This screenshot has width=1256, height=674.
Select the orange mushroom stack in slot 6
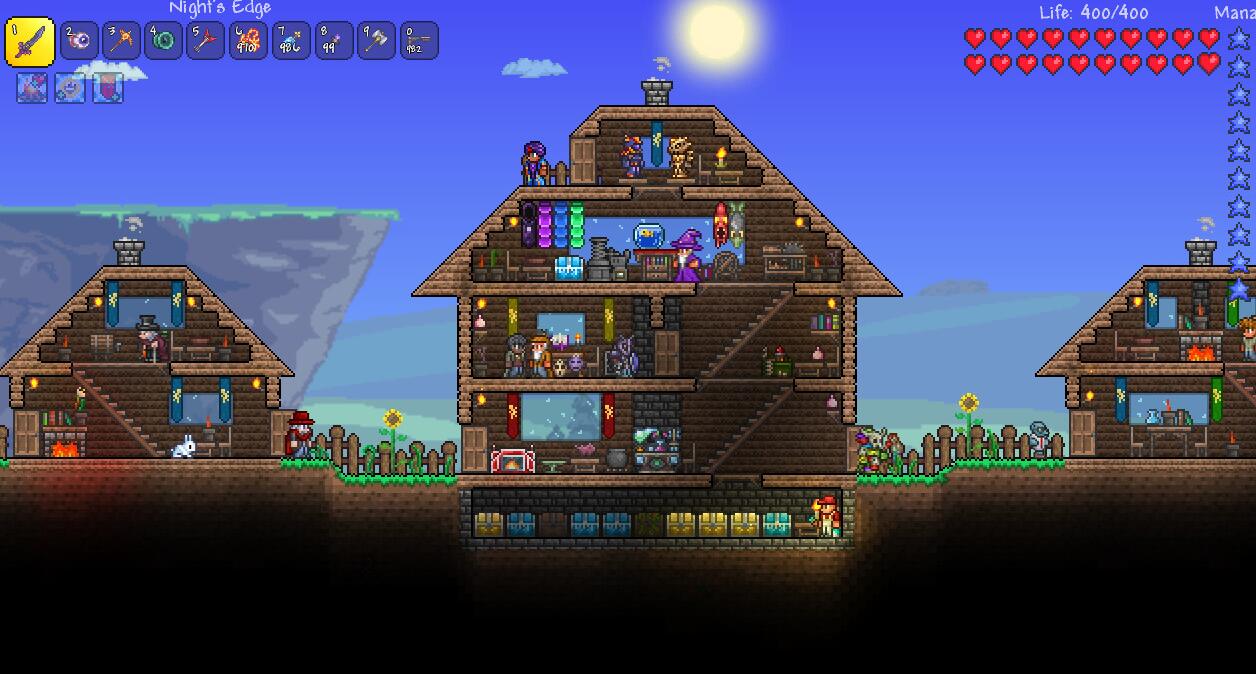pyautogui.click(x=248, y=41)
